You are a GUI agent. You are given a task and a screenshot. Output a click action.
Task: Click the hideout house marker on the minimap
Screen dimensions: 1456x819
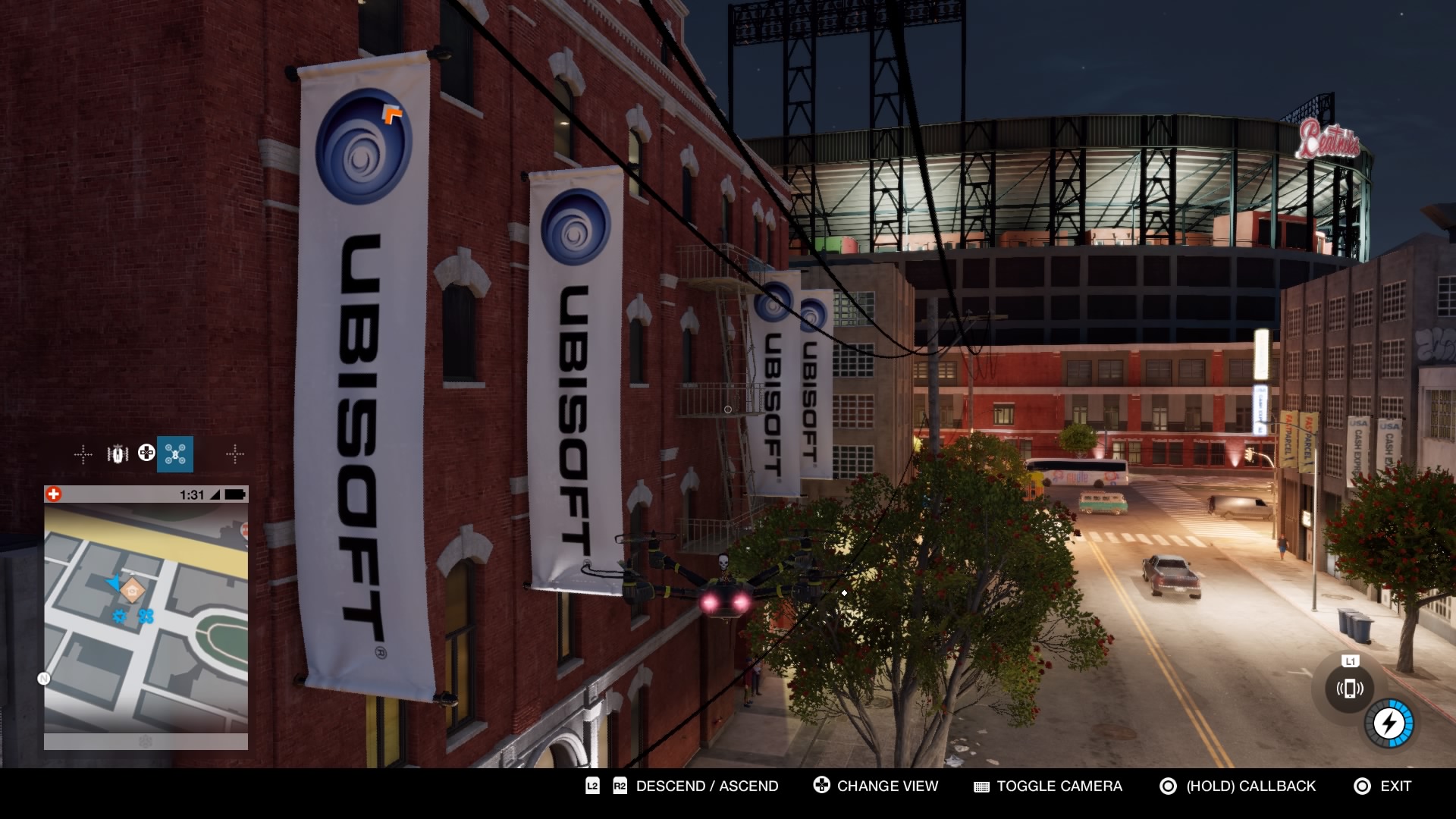point(132,588)
